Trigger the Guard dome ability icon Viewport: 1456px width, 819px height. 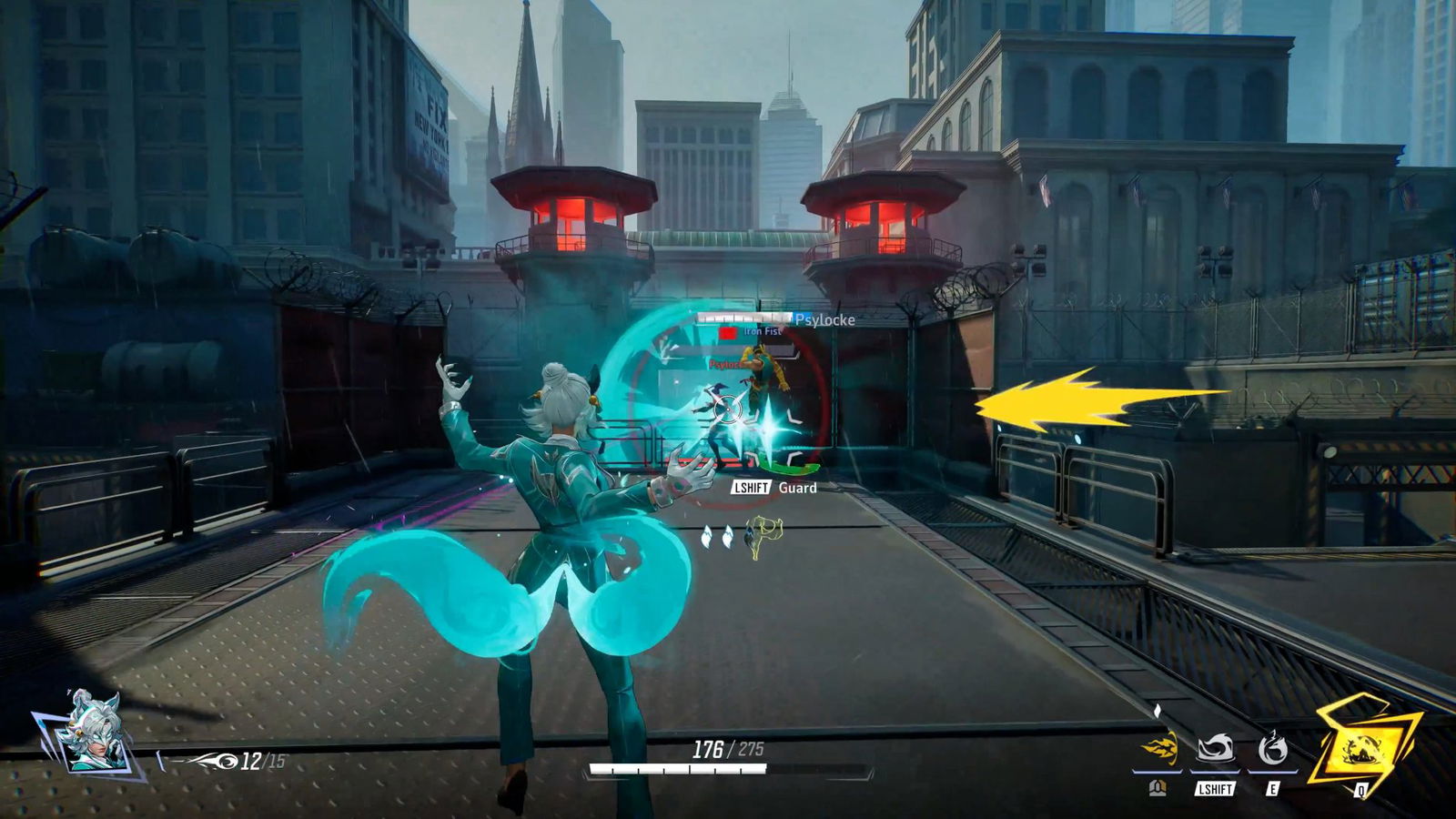pos(1215,750)
